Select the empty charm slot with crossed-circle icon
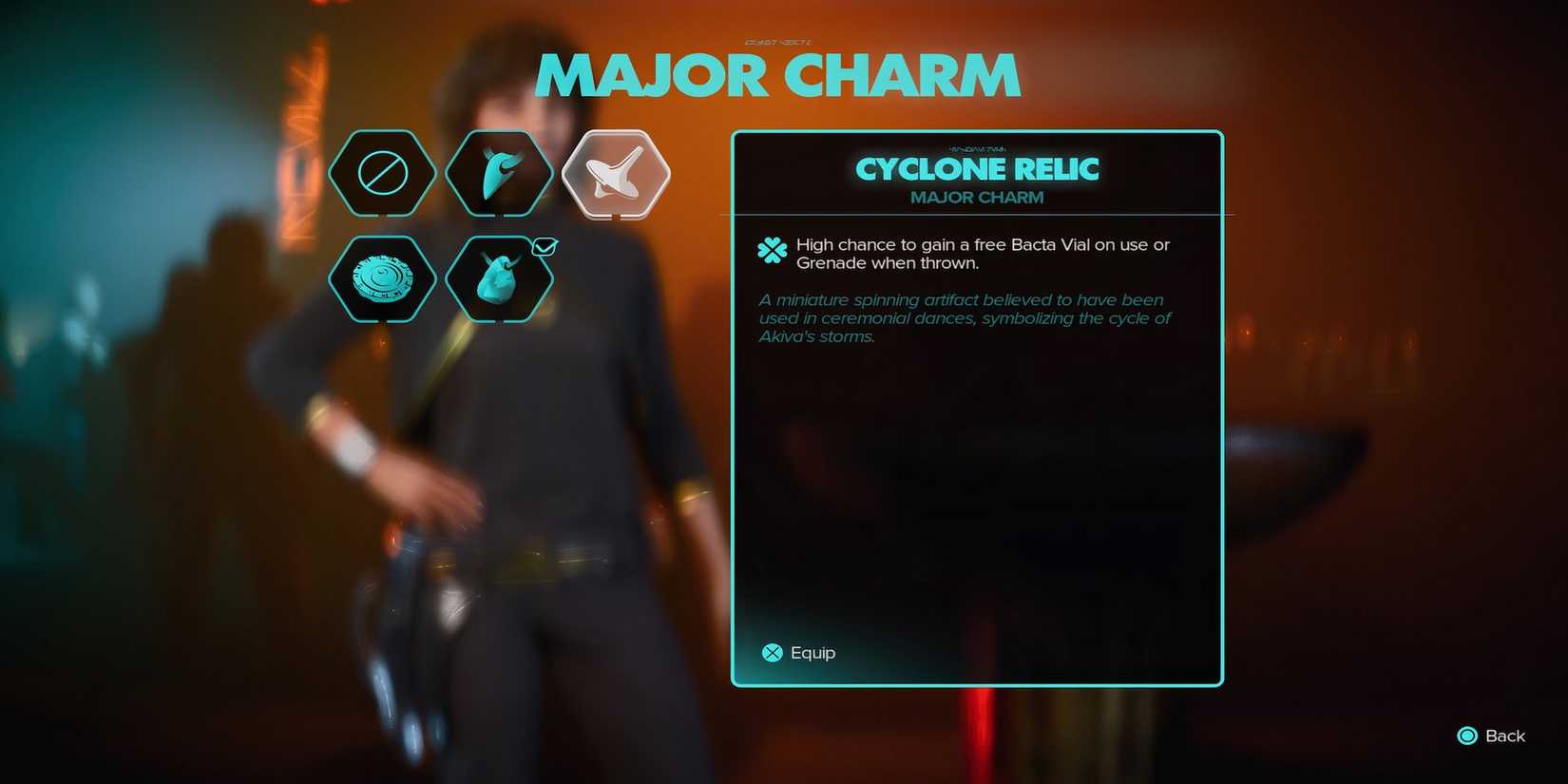 coord(382,173)
